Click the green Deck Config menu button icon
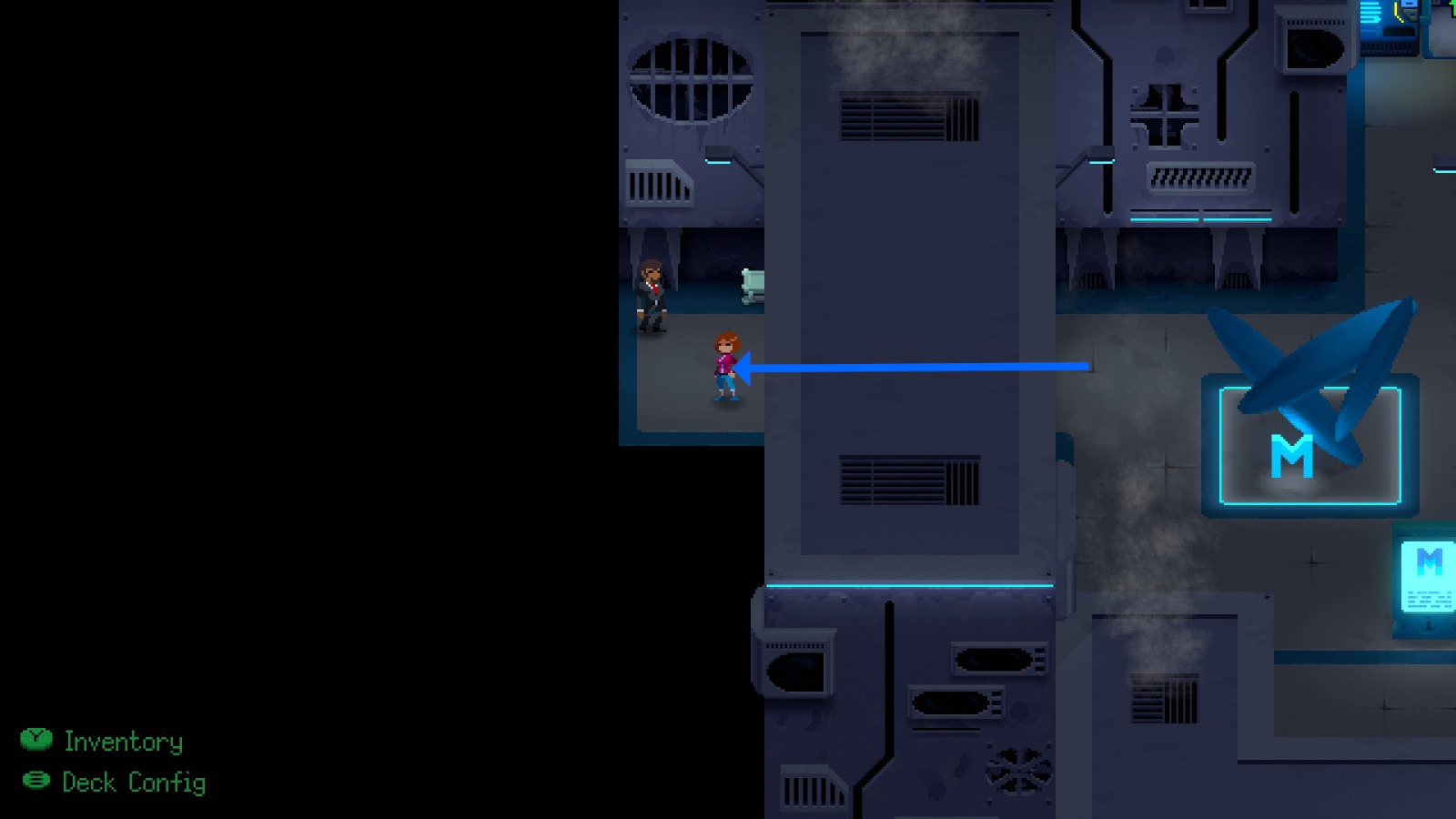 point(36,783)
